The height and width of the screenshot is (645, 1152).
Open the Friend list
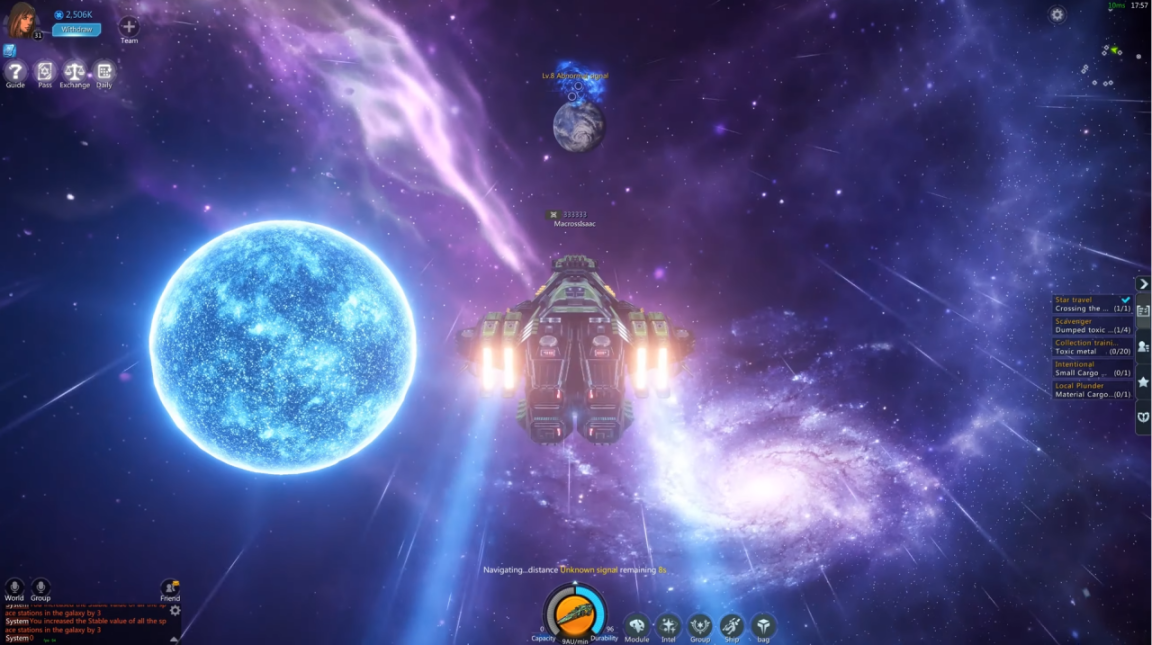pos(170,587)
